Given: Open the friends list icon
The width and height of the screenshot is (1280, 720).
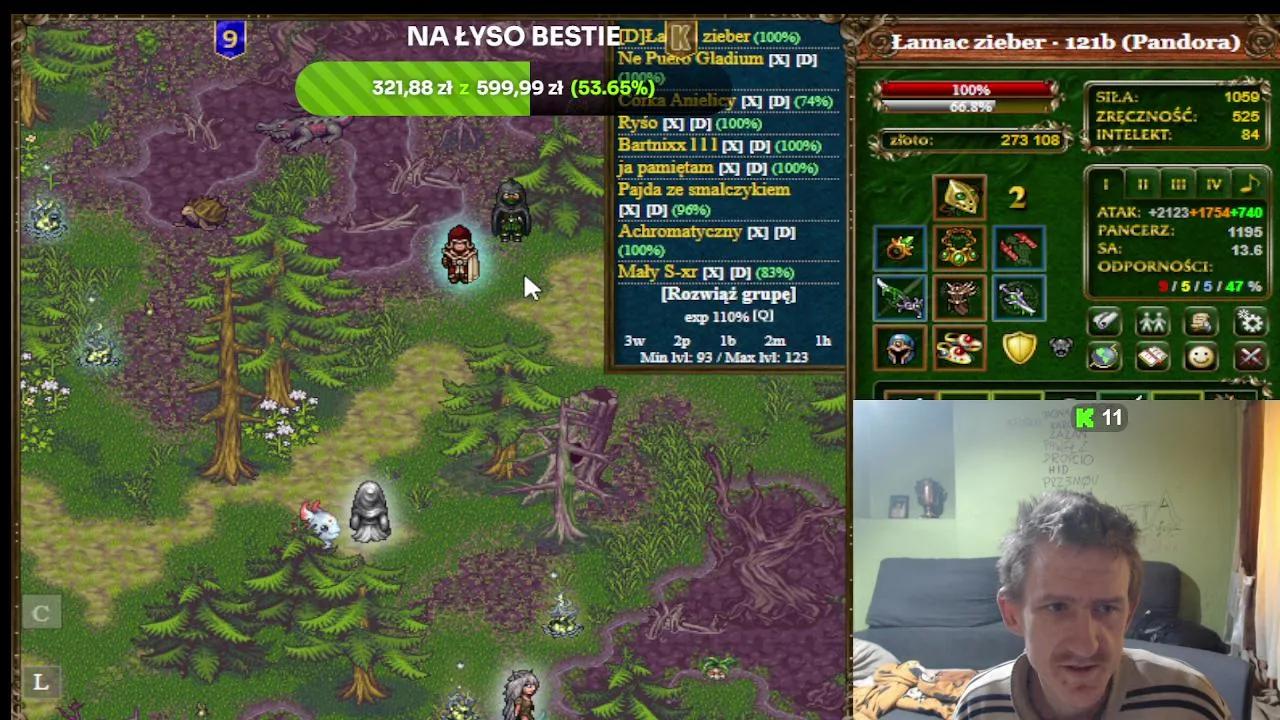Looking at the screenshot, I should 1150,323.
